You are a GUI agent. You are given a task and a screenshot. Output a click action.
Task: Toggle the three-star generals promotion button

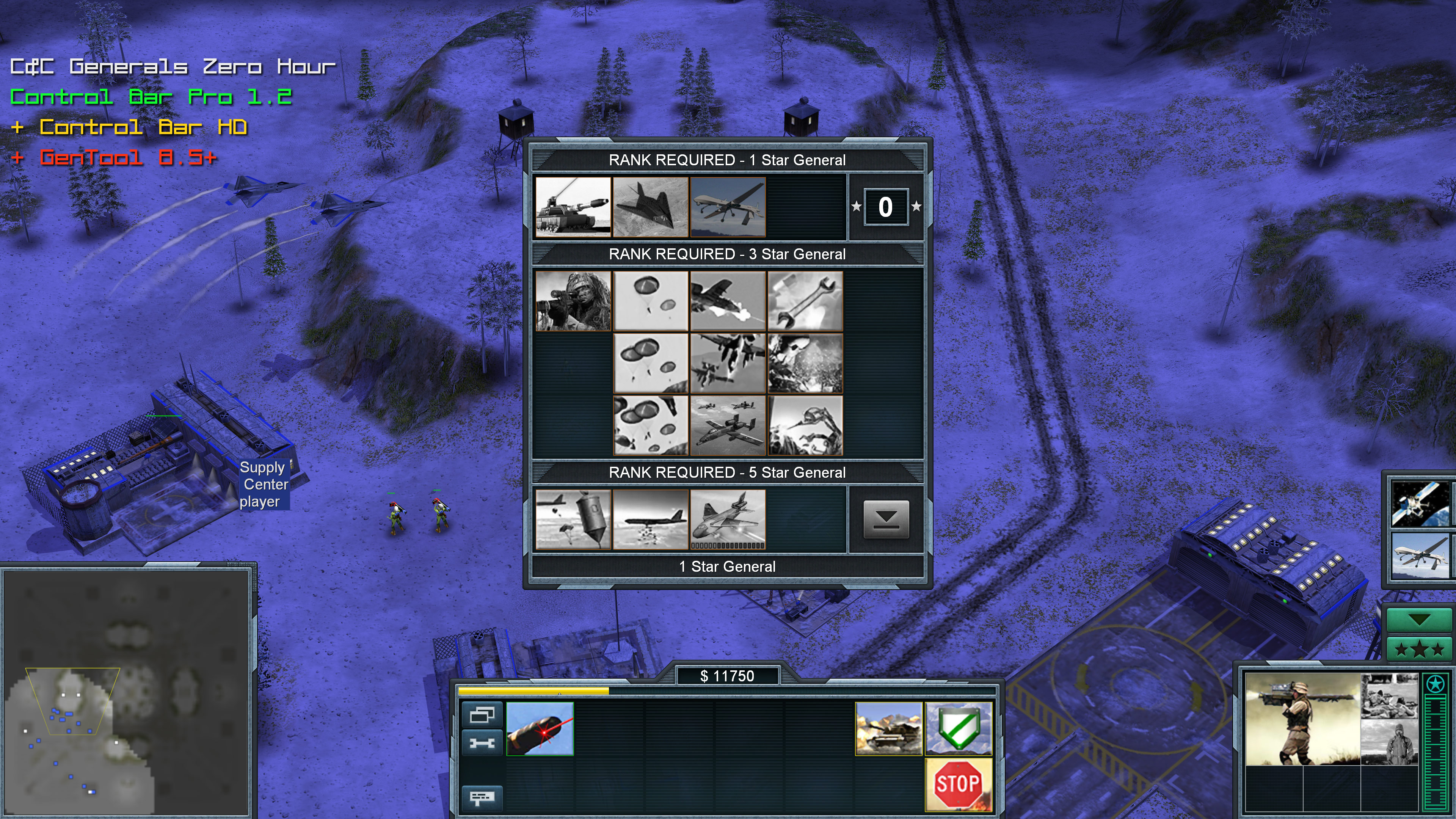point(1419,650)
